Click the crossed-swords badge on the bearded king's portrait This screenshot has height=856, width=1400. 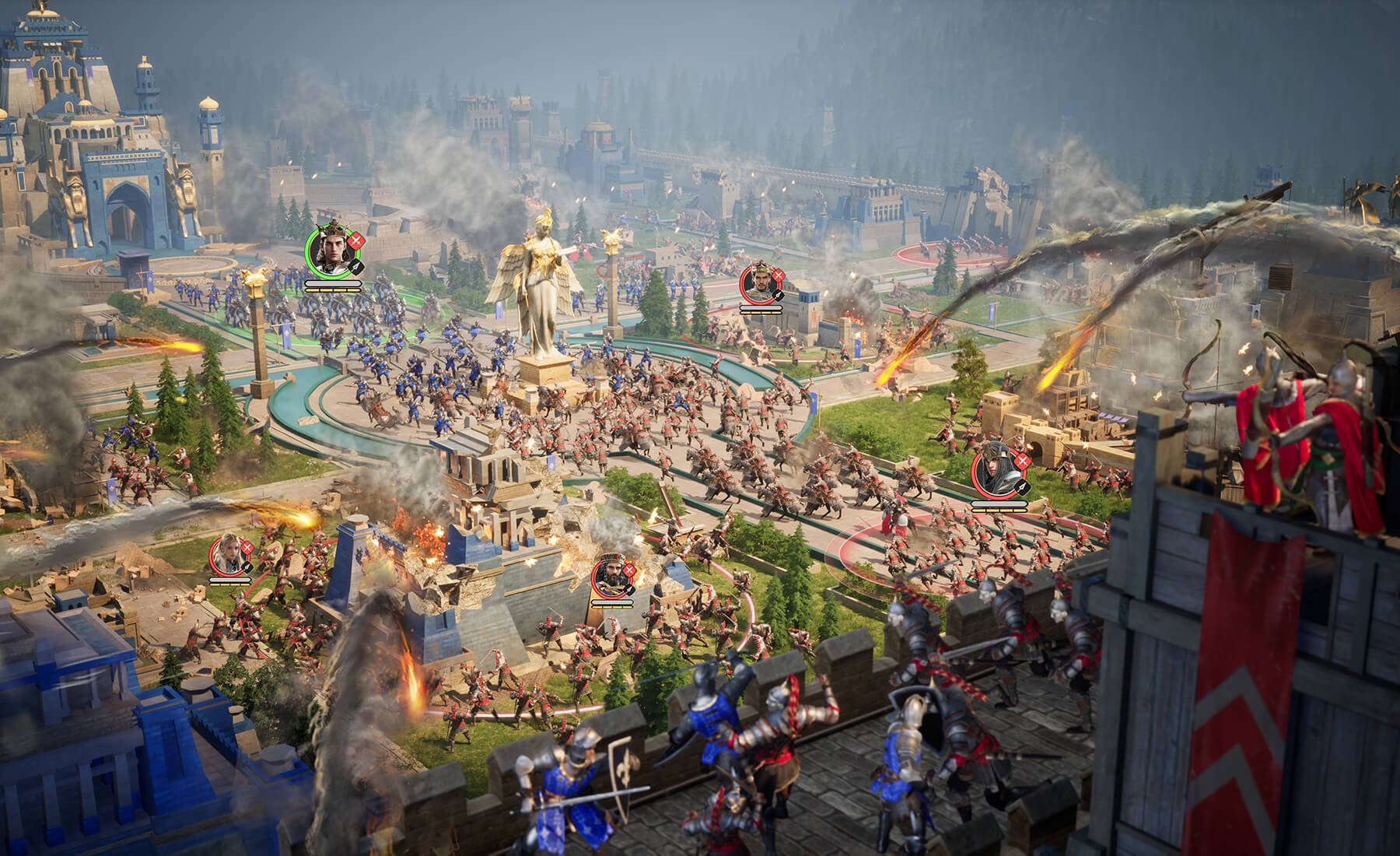pyautogui.click(x=629, y=570)
